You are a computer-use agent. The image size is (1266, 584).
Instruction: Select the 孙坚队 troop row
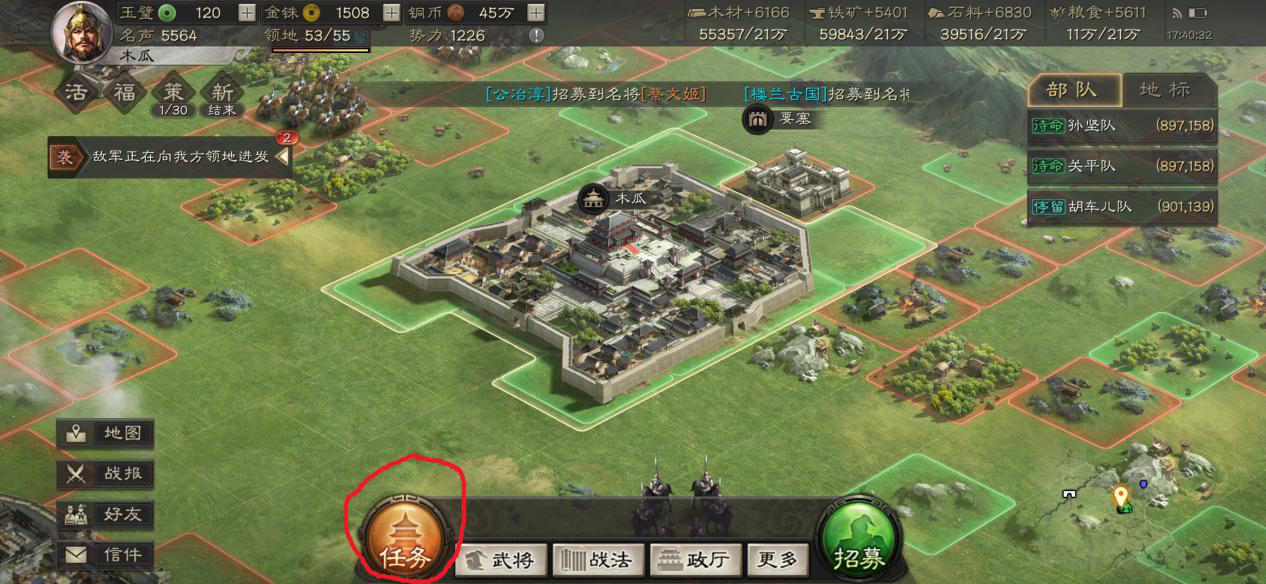1122,126
